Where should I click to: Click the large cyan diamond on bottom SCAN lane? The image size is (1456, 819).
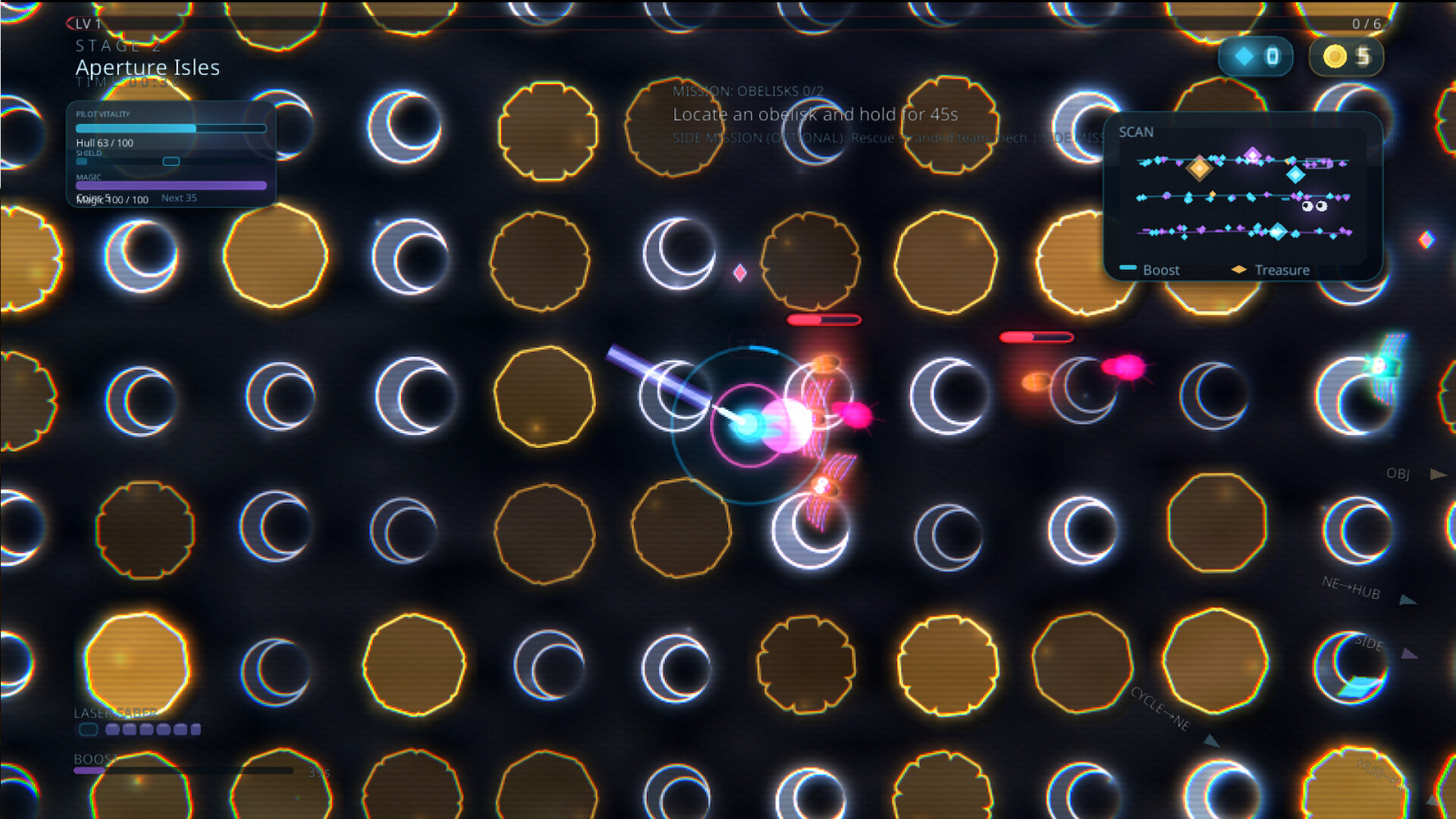(1278, 231)
